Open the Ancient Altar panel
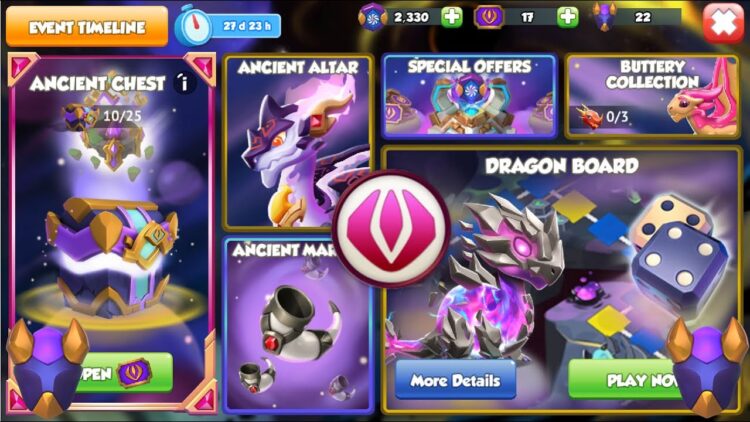The height and width of the screenshot is (422, 750). click(x=297, y=142)
